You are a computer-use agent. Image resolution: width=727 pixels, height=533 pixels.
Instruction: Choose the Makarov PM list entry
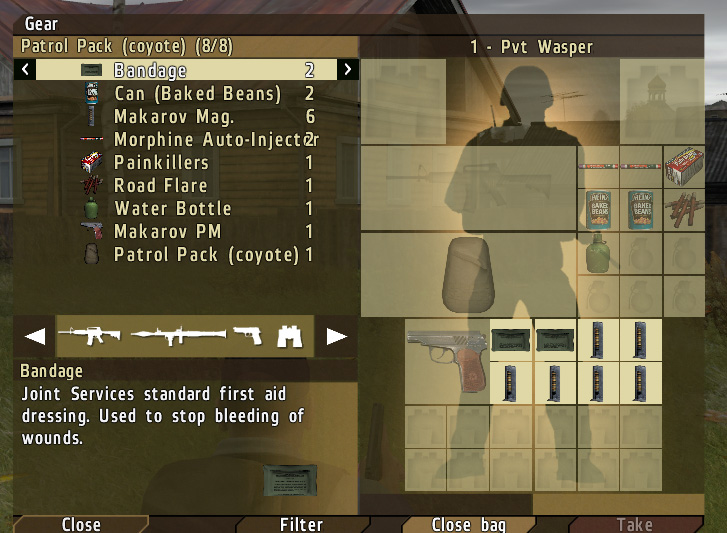(x=167, y=232)
